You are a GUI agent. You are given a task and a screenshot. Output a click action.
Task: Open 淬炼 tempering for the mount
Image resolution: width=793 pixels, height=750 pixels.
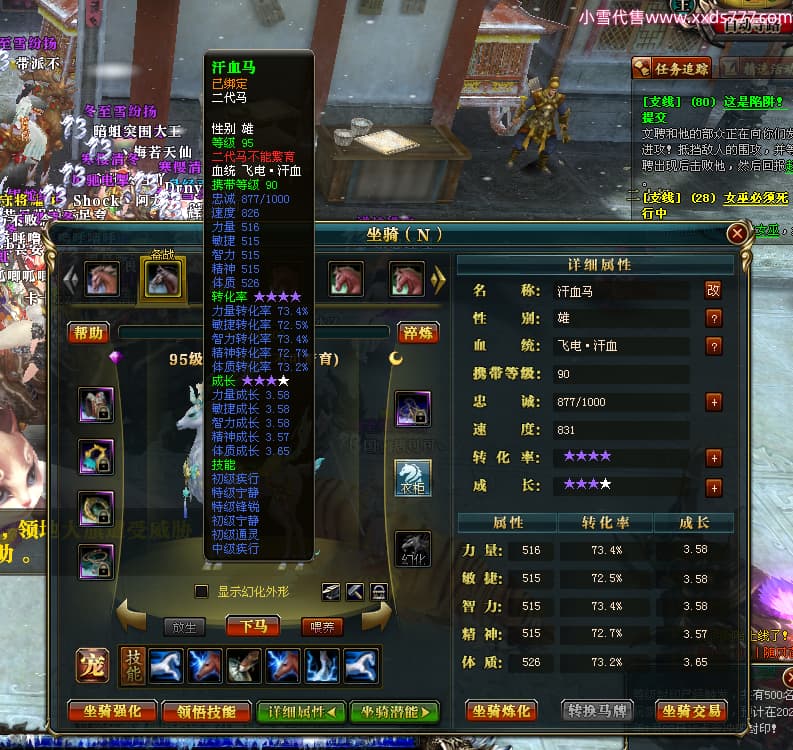click(x=417, y=333)
